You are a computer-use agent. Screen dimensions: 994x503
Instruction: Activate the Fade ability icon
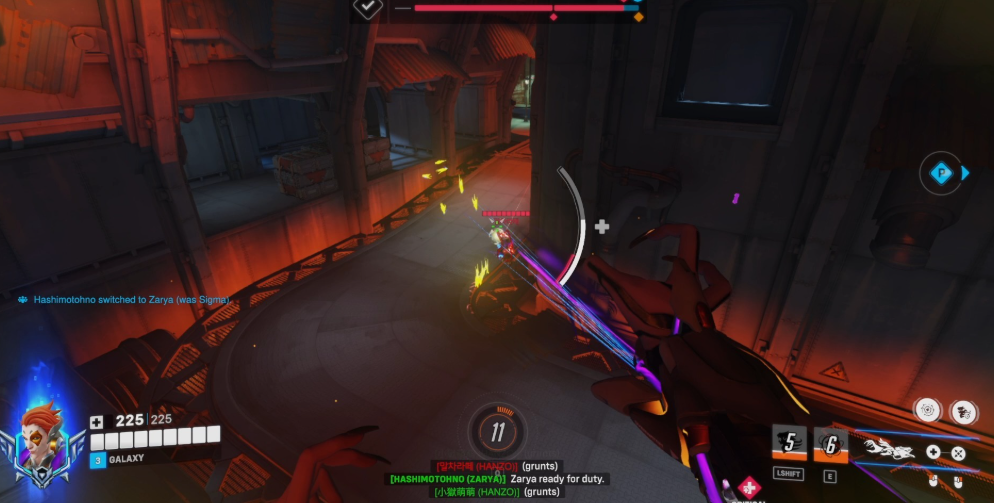pos(789,443)
